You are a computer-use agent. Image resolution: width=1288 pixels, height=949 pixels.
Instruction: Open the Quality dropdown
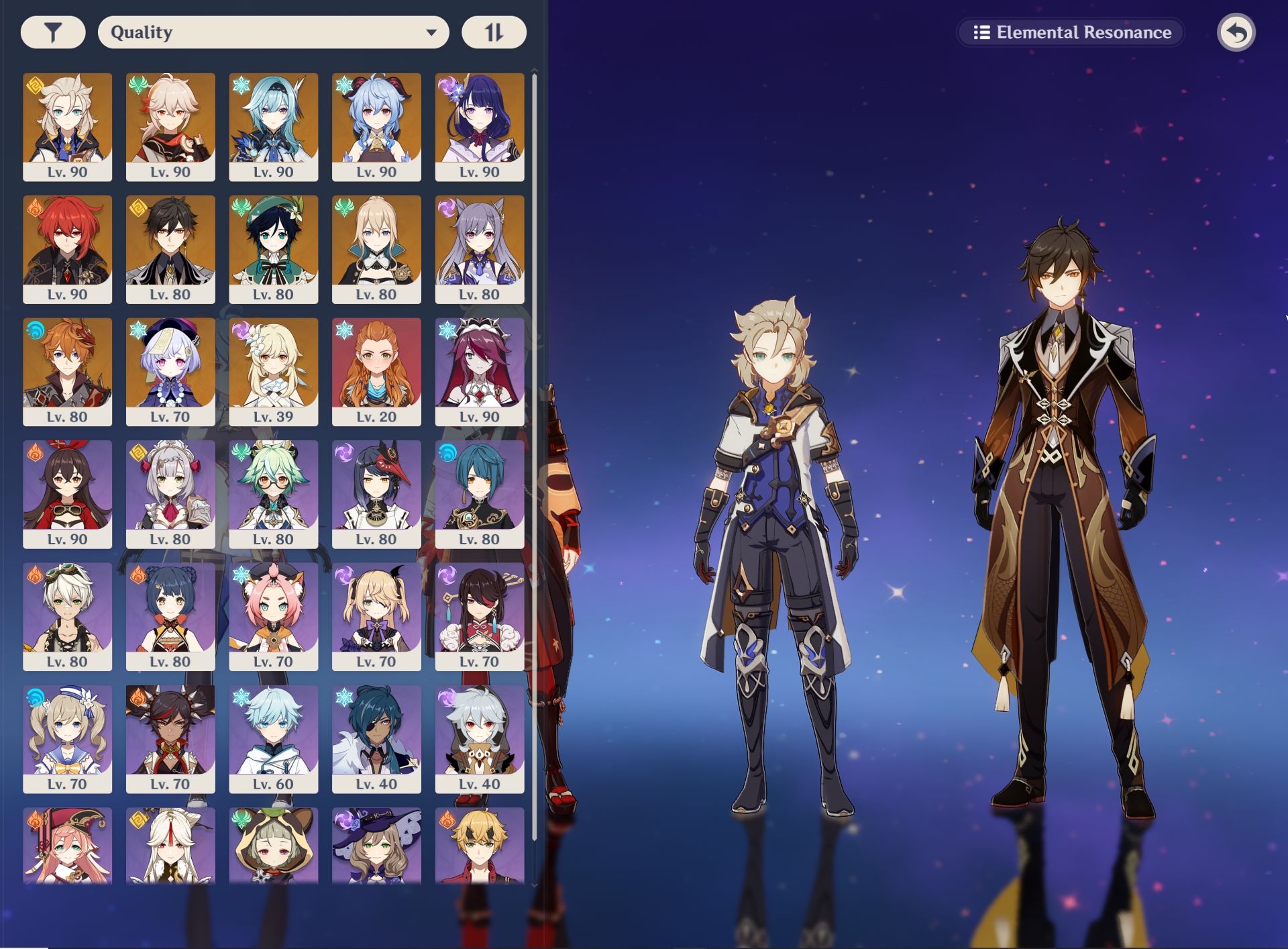(274, 31)
